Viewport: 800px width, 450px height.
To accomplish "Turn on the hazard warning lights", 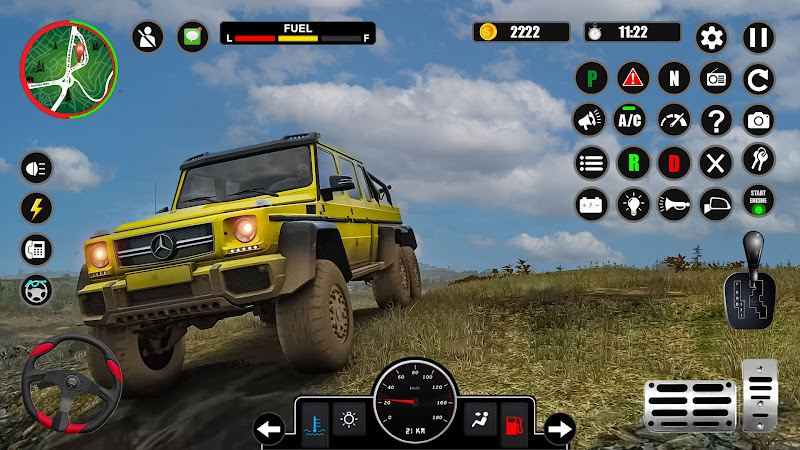I will [x=633, y=78].
